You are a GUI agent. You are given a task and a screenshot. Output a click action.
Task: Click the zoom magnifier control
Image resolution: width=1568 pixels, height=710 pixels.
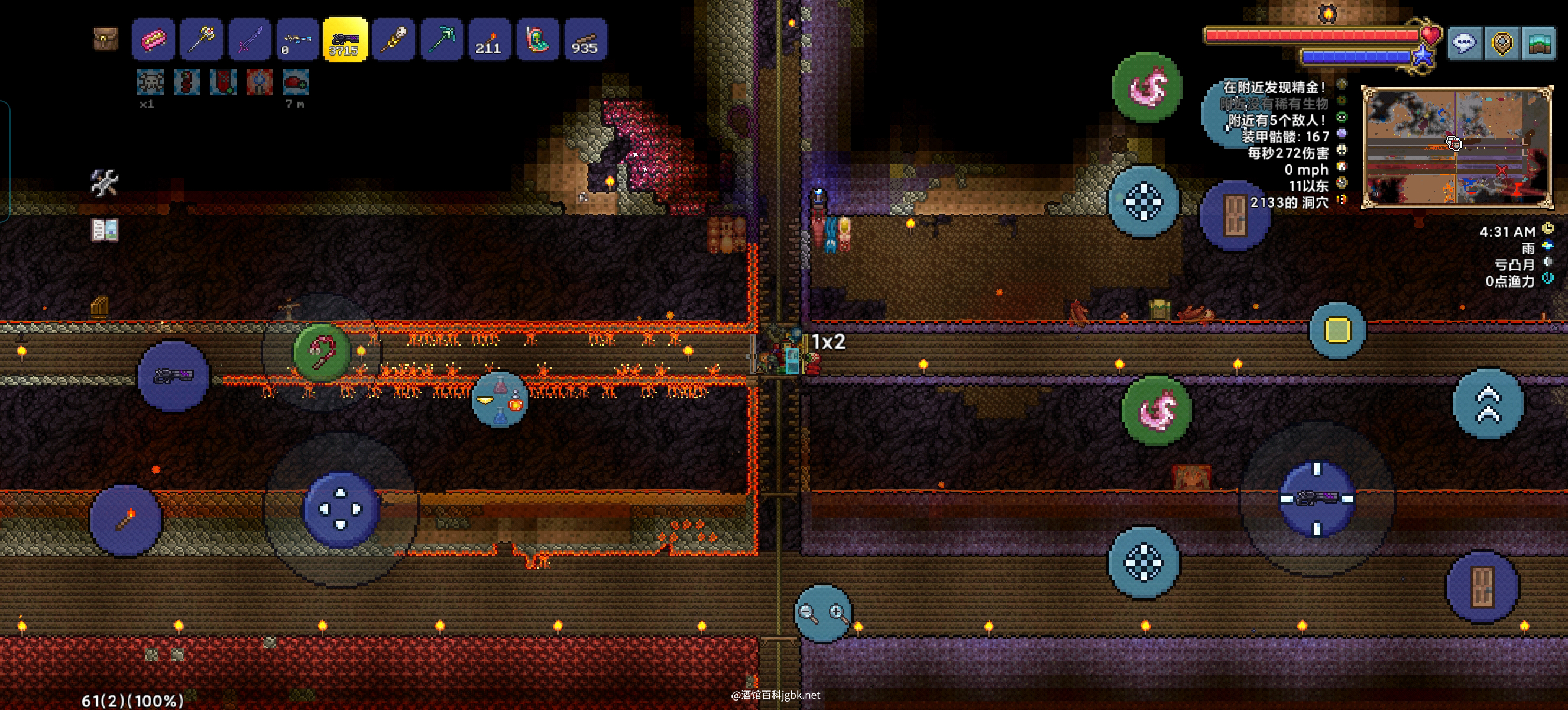coord(823,612)
